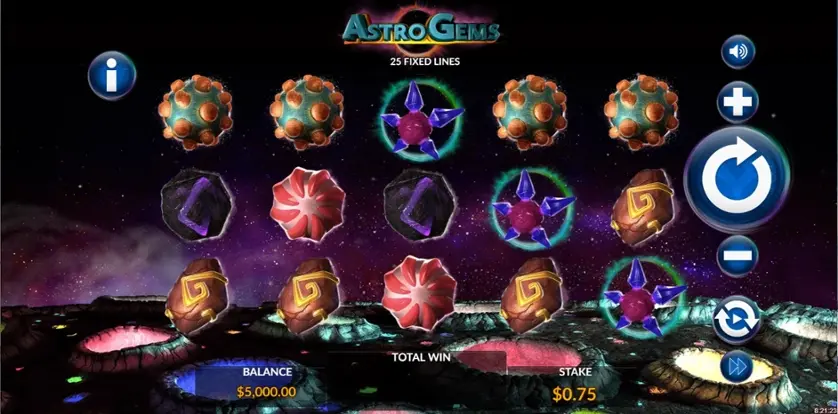Spin the reels with the large arrow button
Image resolution: width=838 pixels, height=414 pixels.
[x=737, y=180]
